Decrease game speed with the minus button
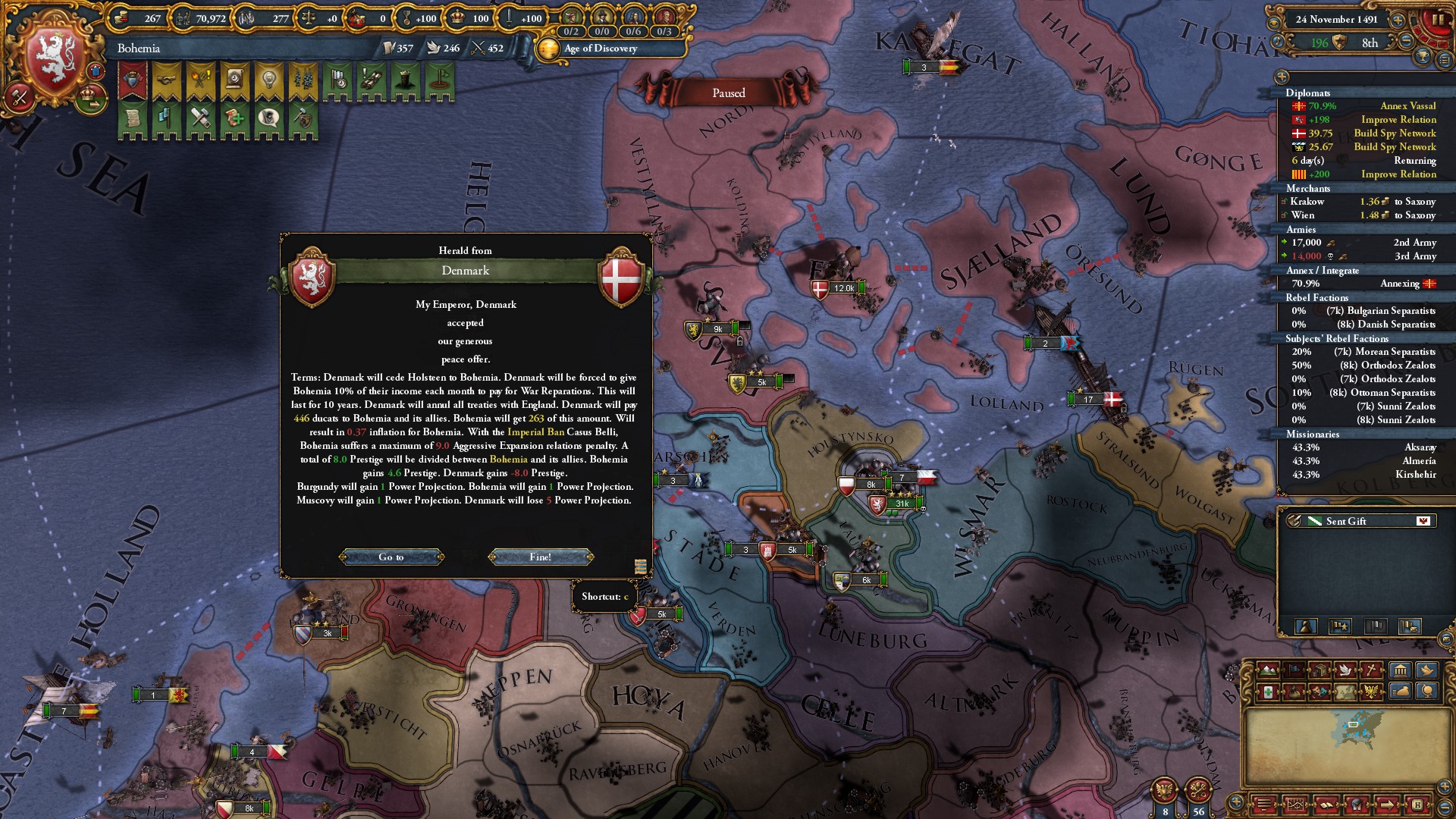This screenshot has width=1456, height=819. point(1406,40)
